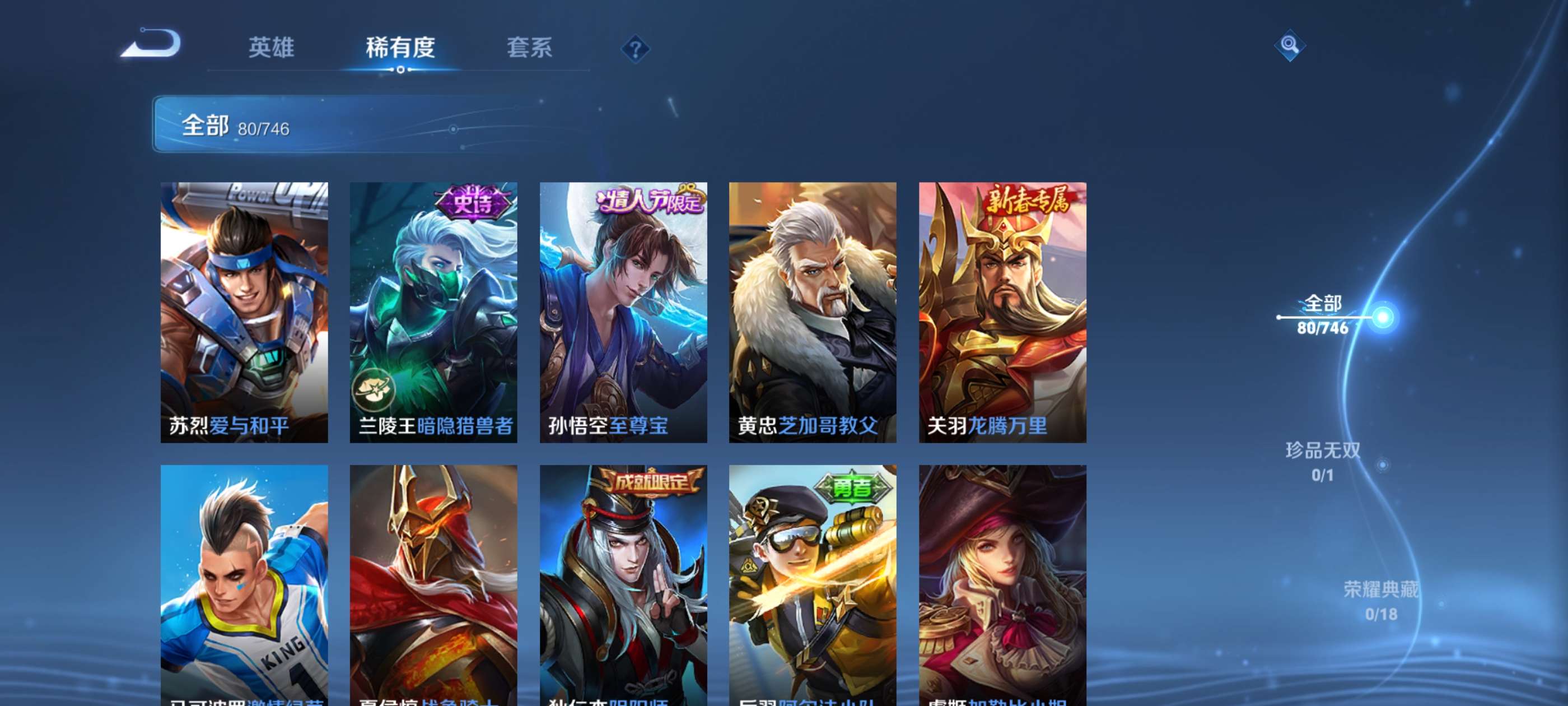Switch to the 英雄 tab
The width and height of the screenshot is (1568, 706).
click(x=272, y=49)
